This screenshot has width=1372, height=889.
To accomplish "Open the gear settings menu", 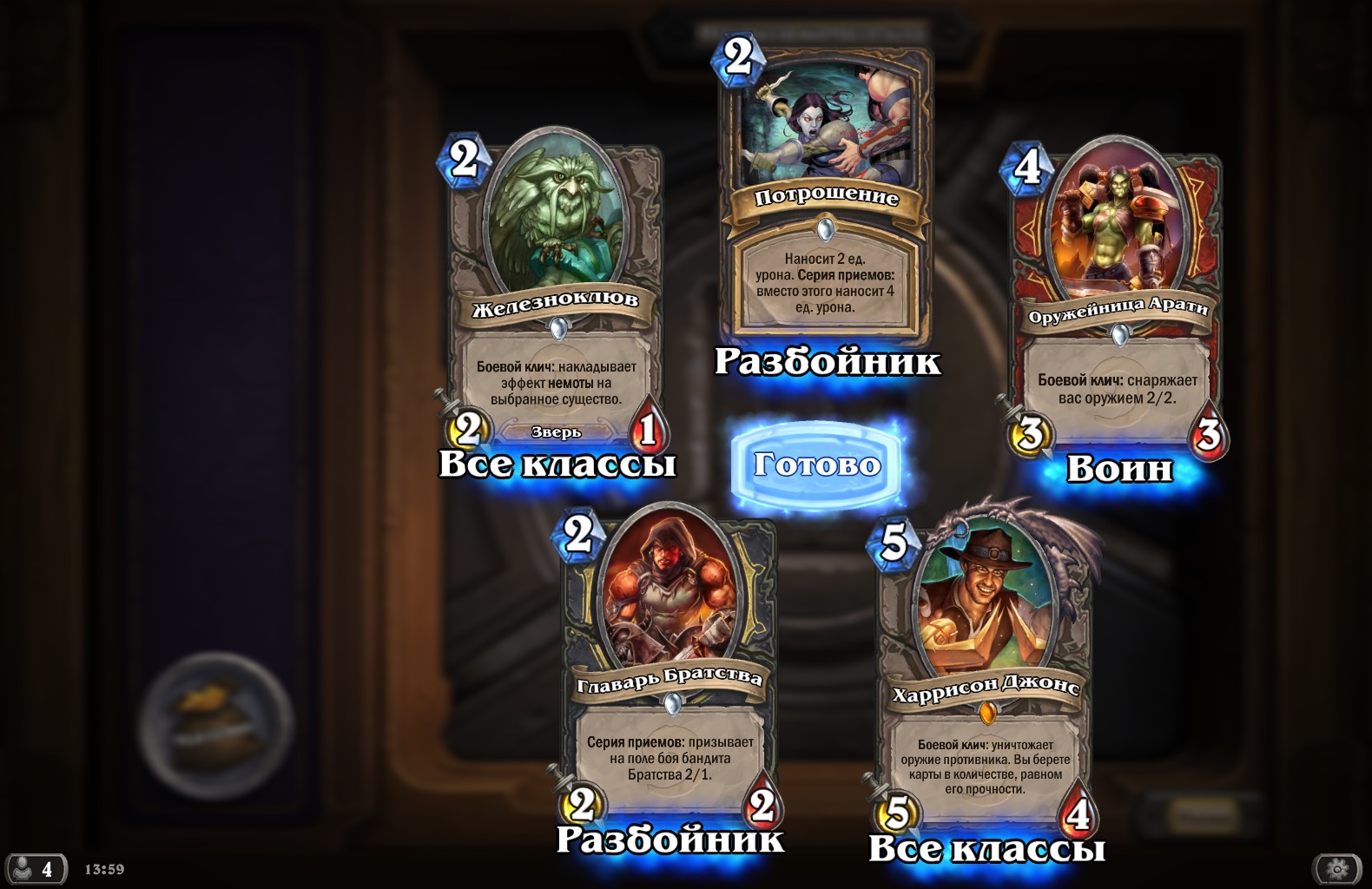I will point(1337,868).
